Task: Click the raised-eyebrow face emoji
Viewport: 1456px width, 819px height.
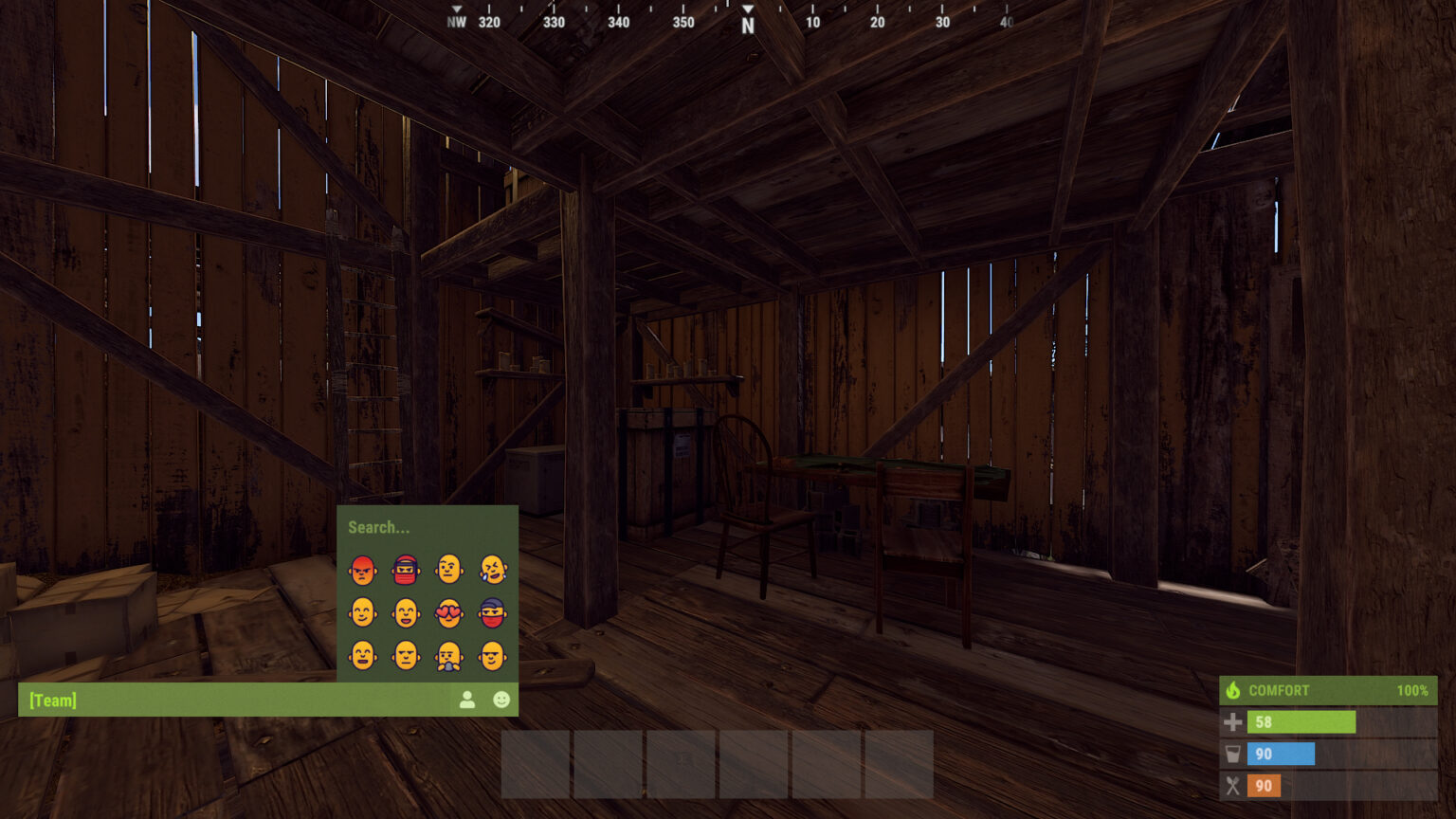Action: point(449,571)
